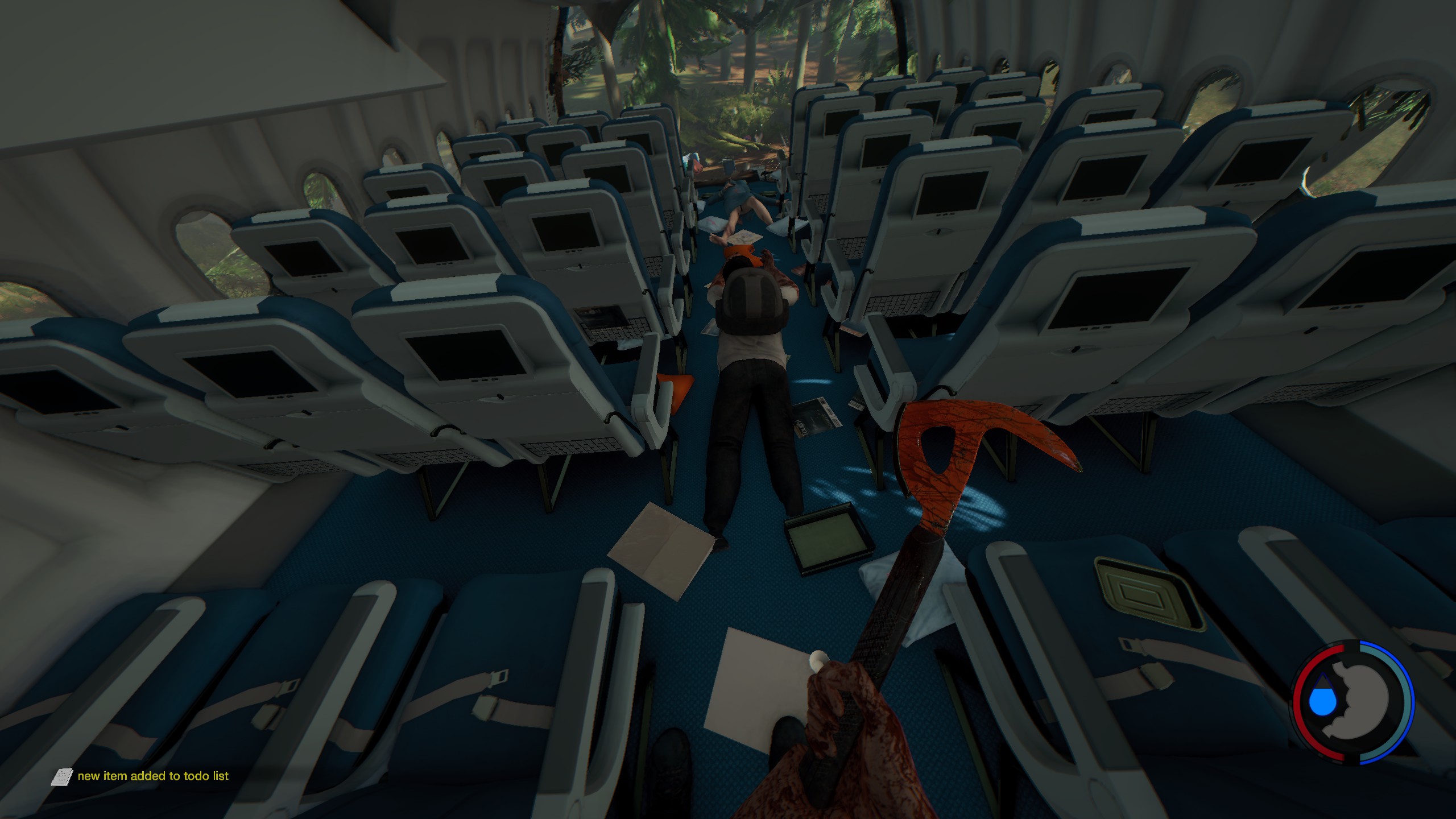
Task: Click the todo list paper icon
Action: coord(61,776)
